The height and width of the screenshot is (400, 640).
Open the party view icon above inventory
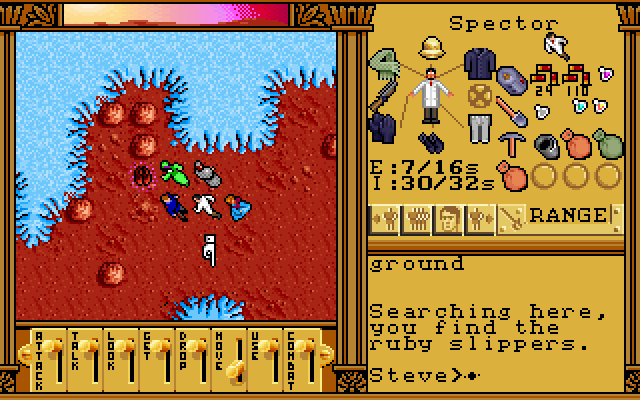coord(556,45)
